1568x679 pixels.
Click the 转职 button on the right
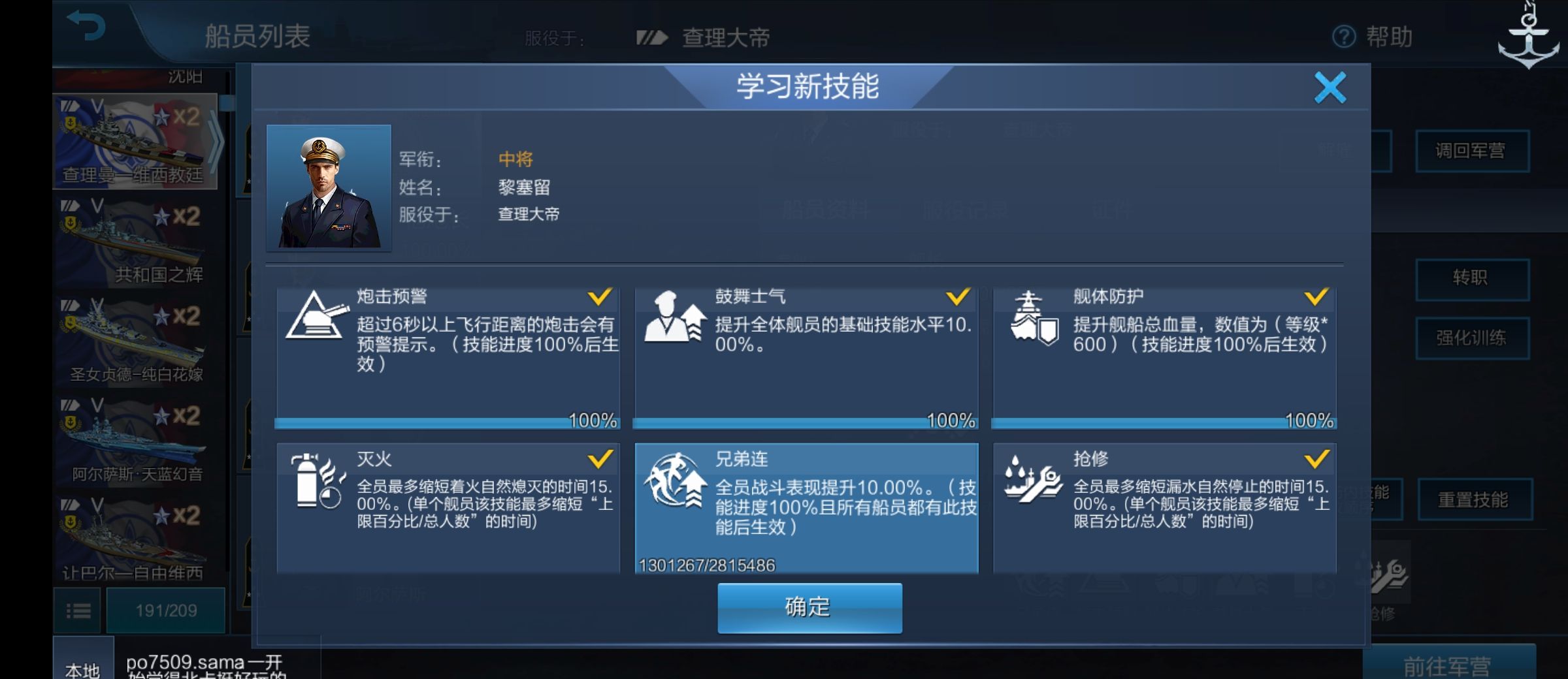point(1473,277)
